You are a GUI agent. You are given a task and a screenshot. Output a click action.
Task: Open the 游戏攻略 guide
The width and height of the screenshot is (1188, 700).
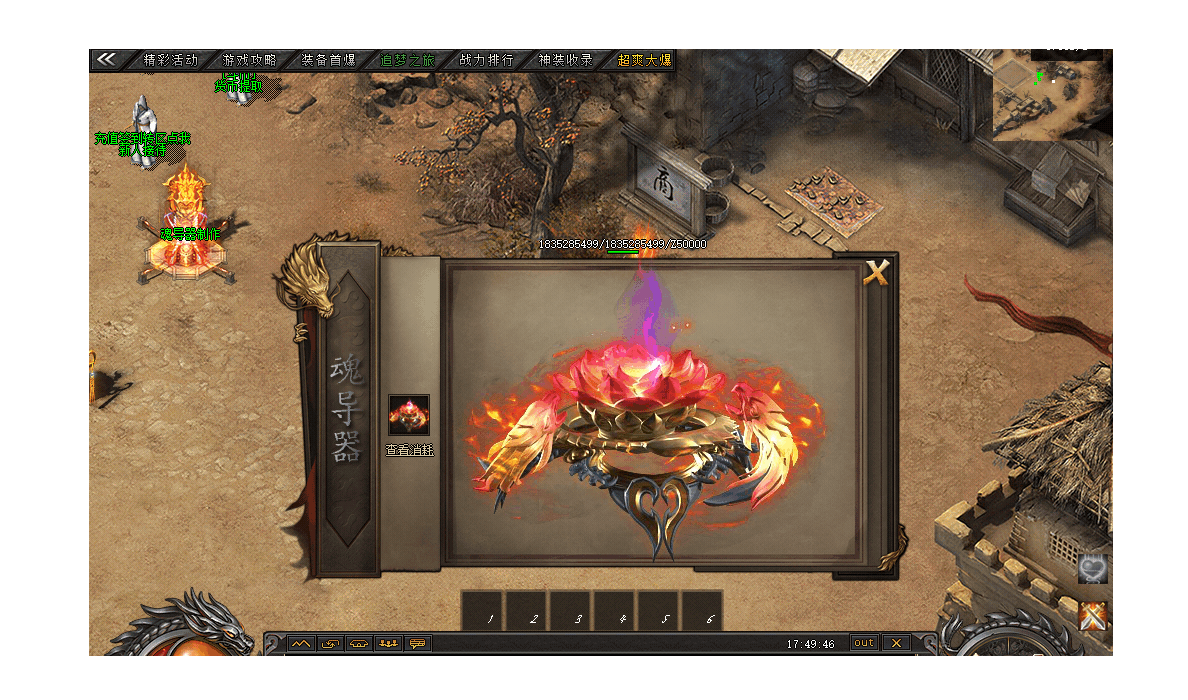[x=250, y=60]
